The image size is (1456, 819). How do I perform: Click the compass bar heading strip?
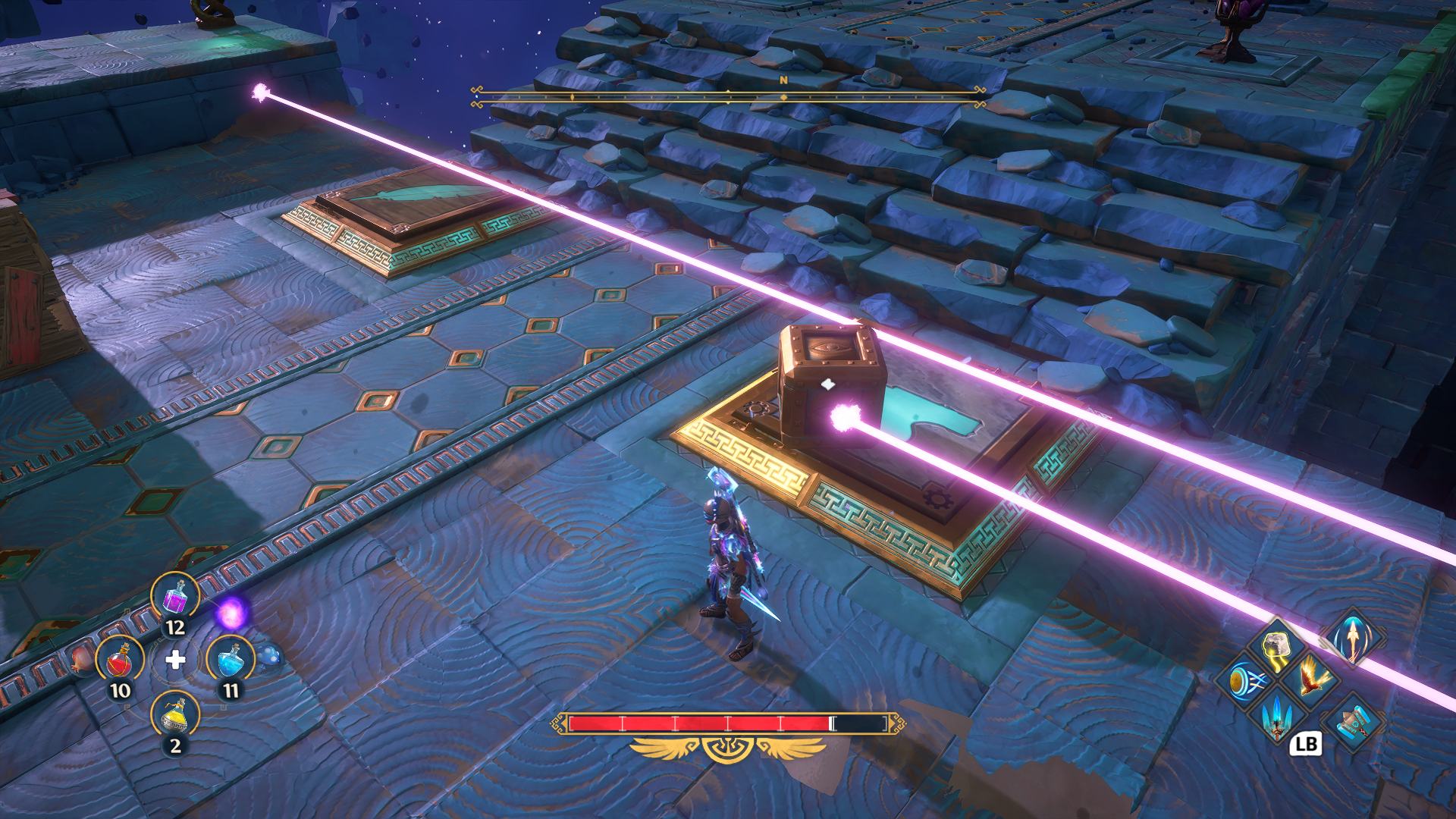(728, 96)
